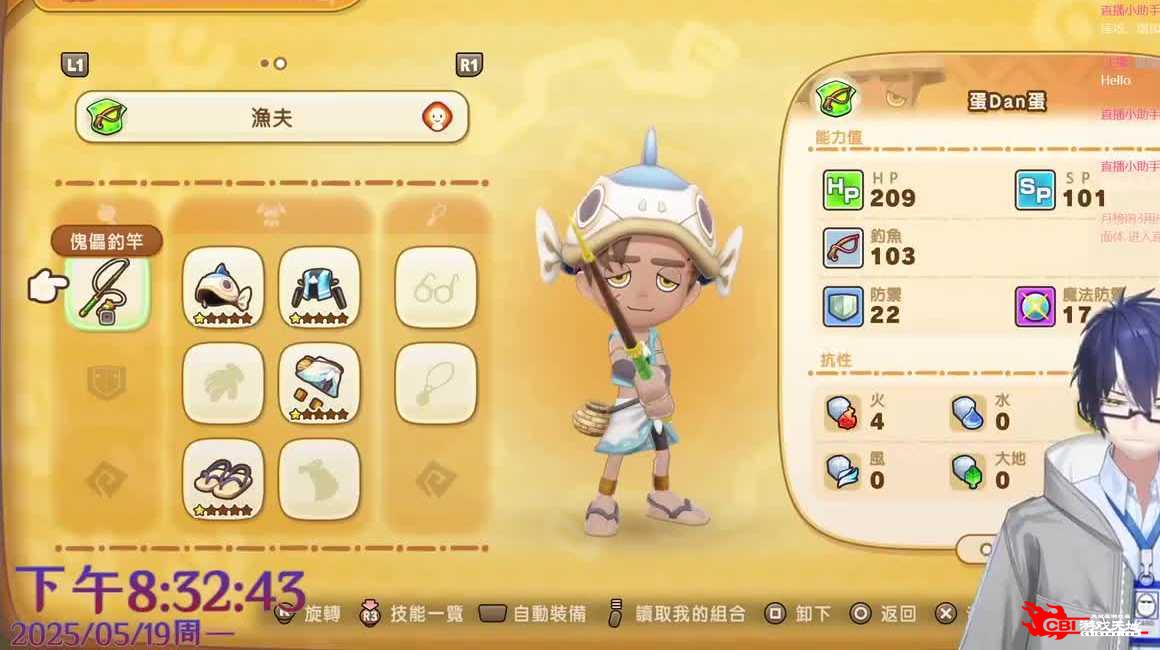Viewport: 1160px width, 650px height.
Task: Select the blue body armor slot
Action: pos(319,287)
